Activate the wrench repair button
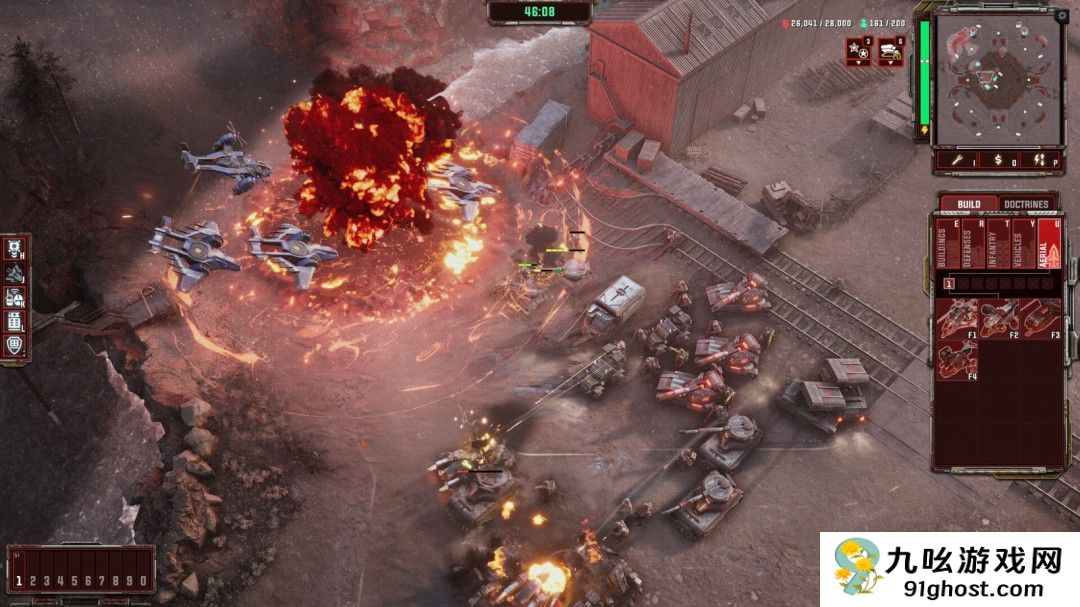 957,159
